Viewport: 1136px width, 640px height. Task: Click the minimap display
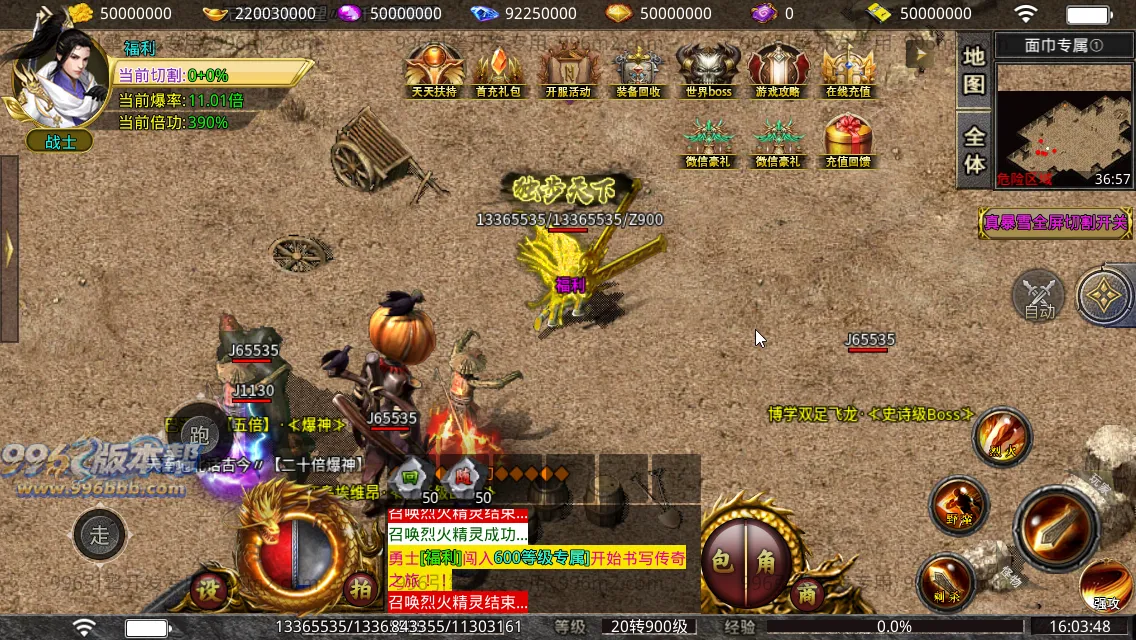[x=1064, y=122]
